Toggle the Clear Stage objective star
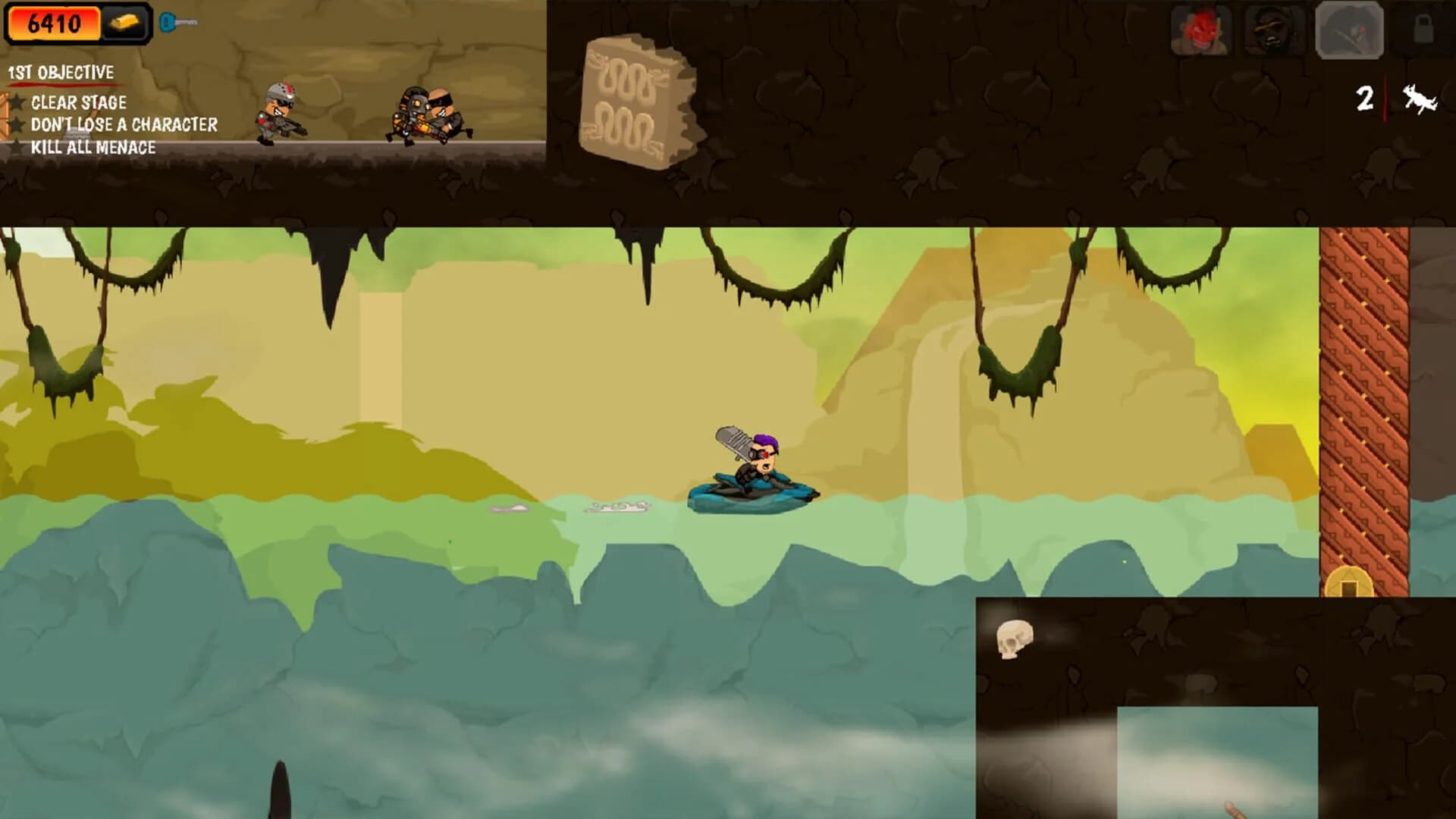This screenshot has height=819, width=1456. coord(17,102)
